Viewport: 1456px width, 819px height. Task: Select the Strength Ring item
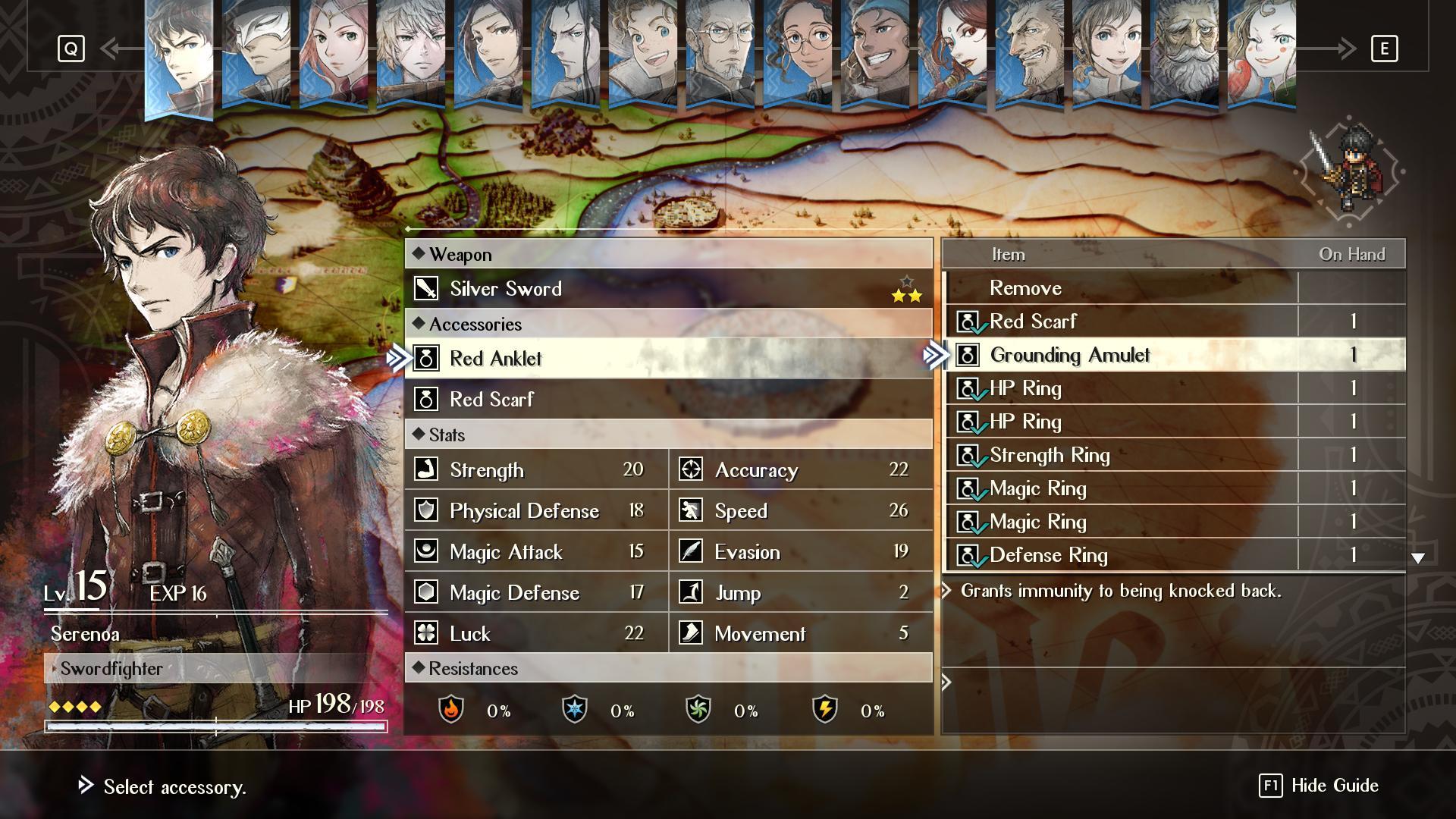(x=1050, y=455)
